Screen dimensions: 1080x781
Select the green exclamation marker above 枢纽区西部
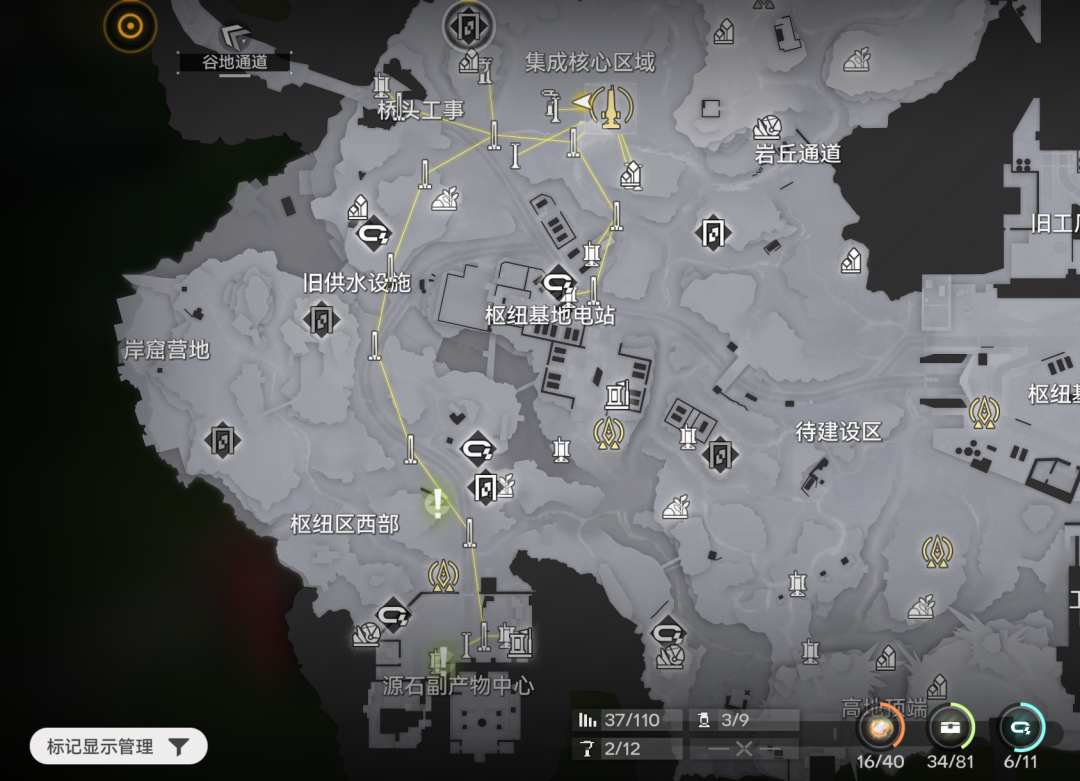(437, 502)
